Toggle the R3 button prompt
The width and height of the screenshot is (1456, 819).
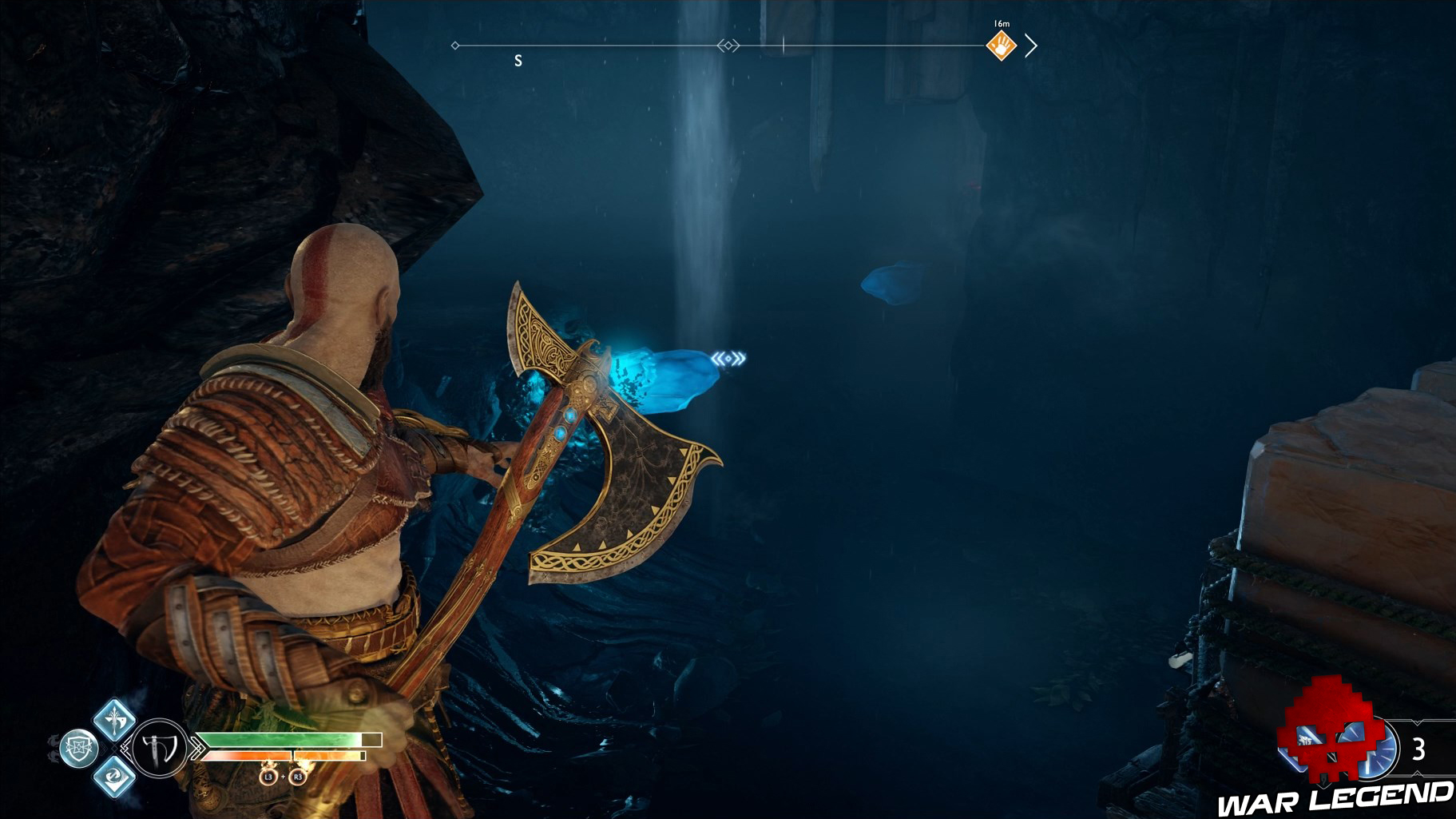(x=299, y=777)
